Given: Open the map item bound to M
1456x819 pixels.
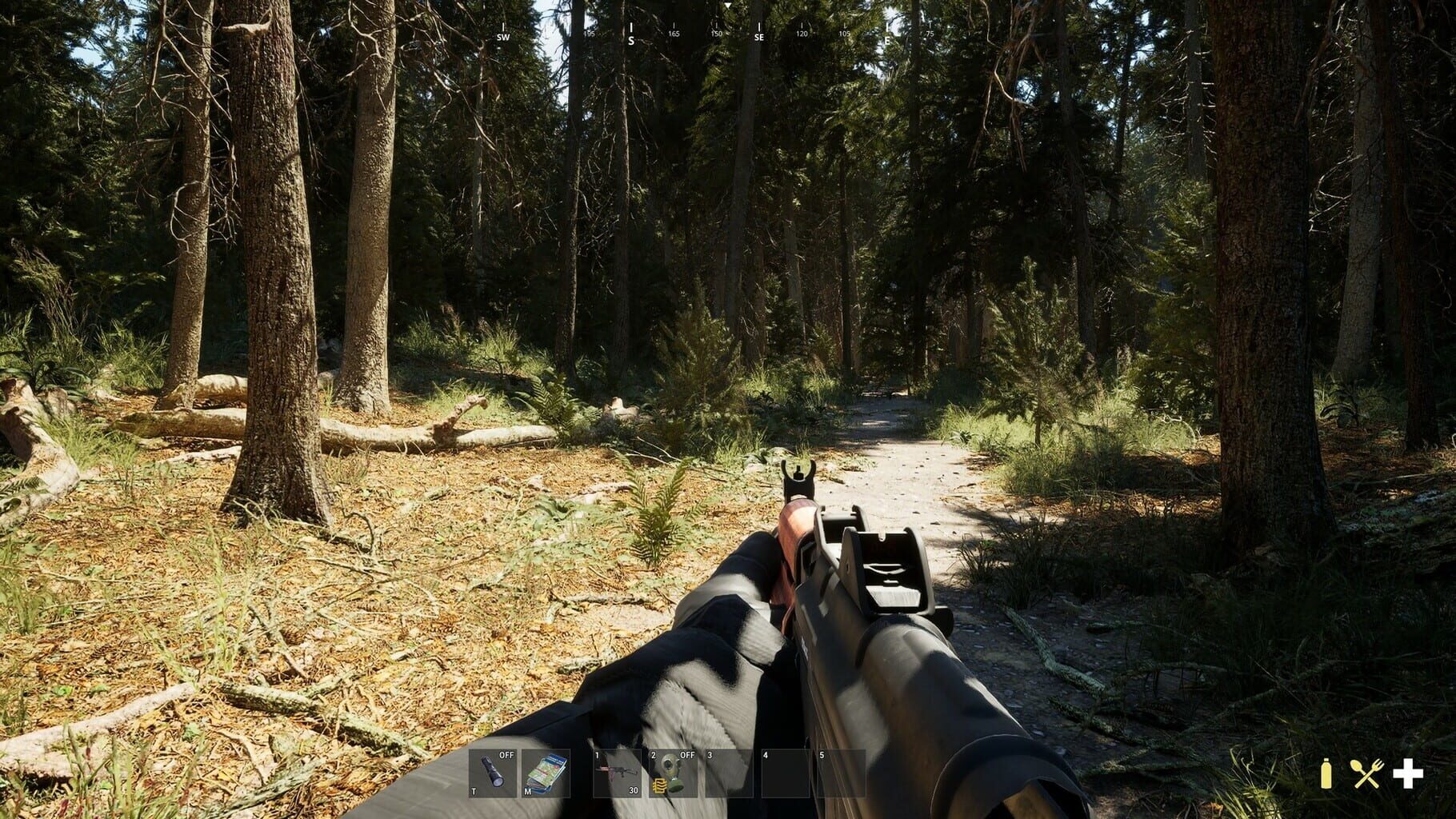Looking at the screenshot, I should [546, 776].
